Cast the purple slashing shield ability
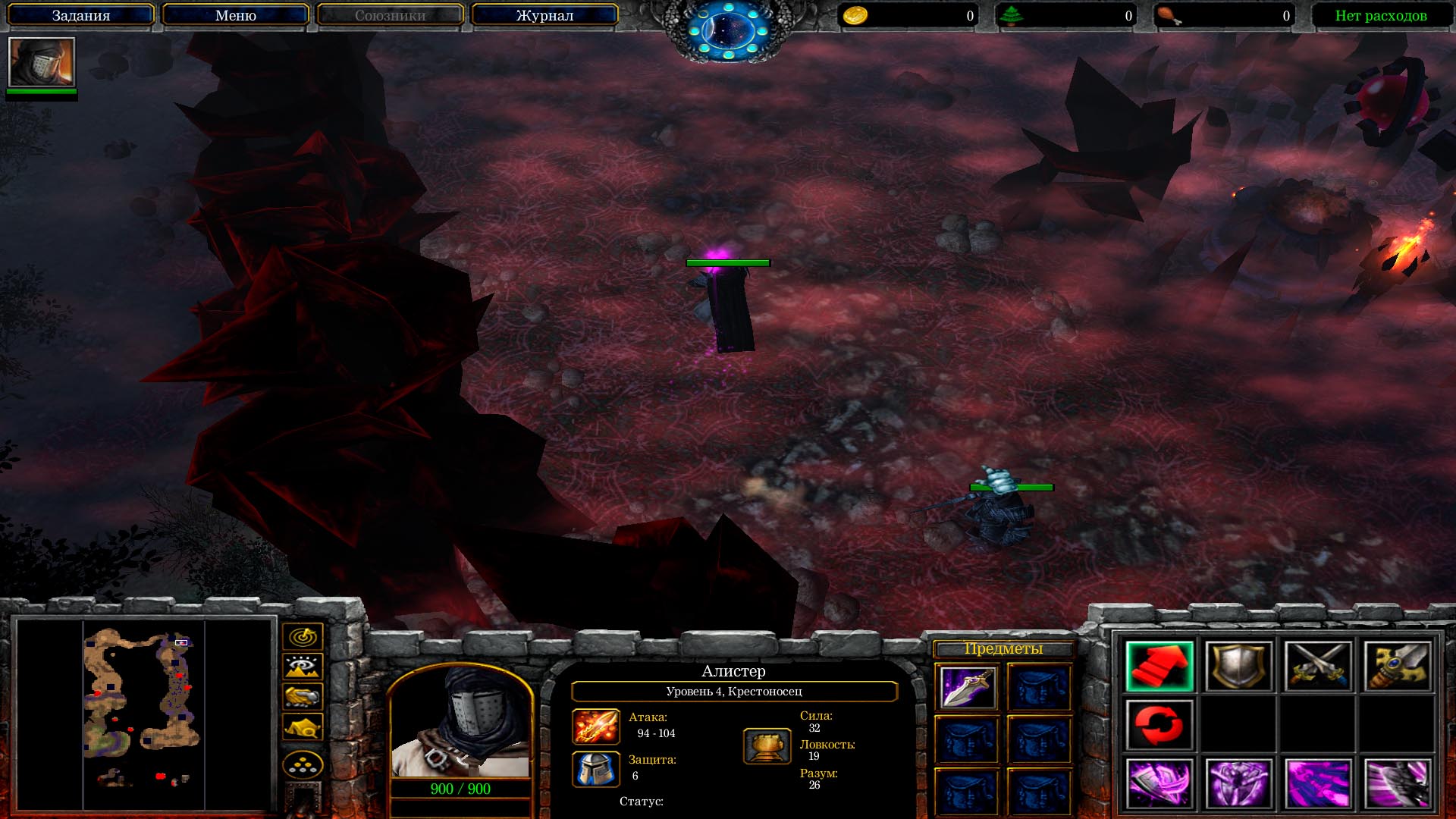The height and width of the screenshot is (819, 1456). pyautogui.click(x=1159, y=783)
